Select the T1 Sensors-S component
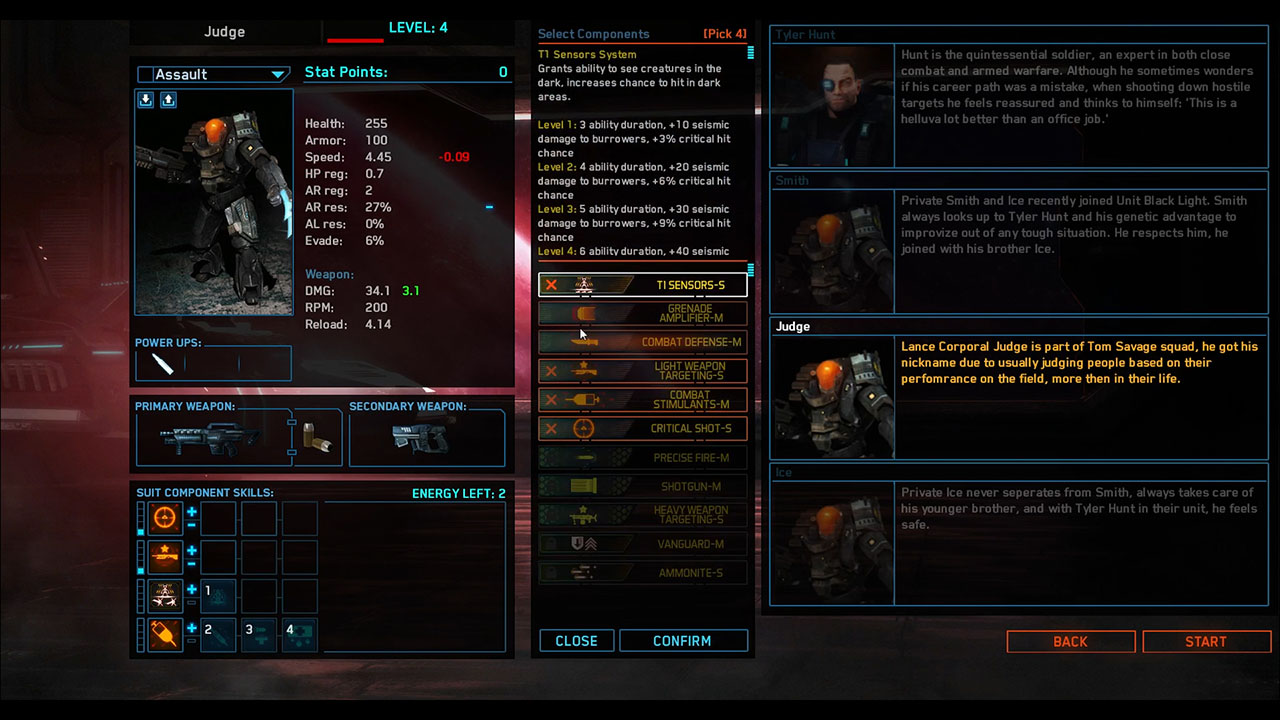1280x720 pixels. pyautogui.click(x=643, y=285)
